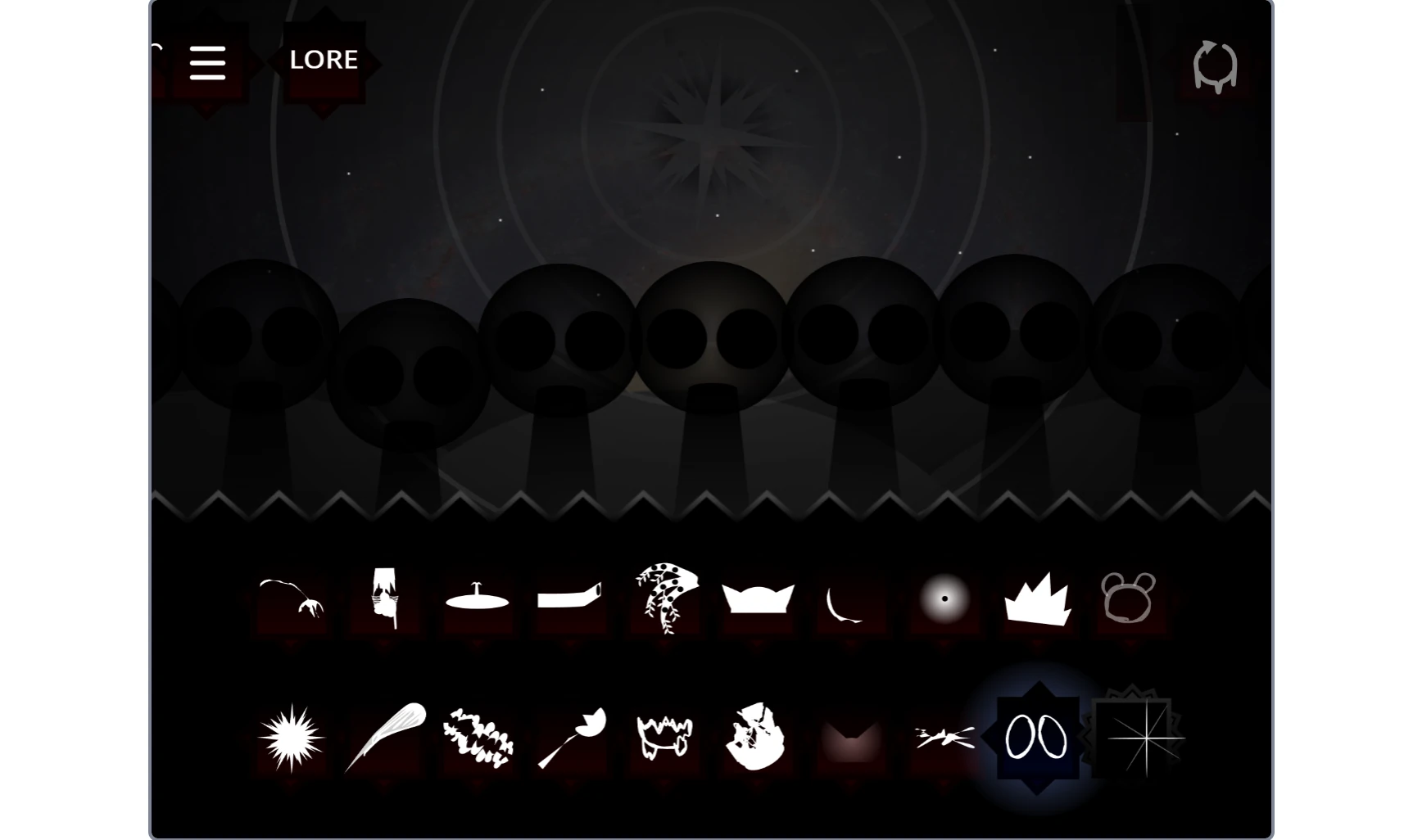Click the restart arrows icon
The image size is (1404, 840).
pos(1215,64)
